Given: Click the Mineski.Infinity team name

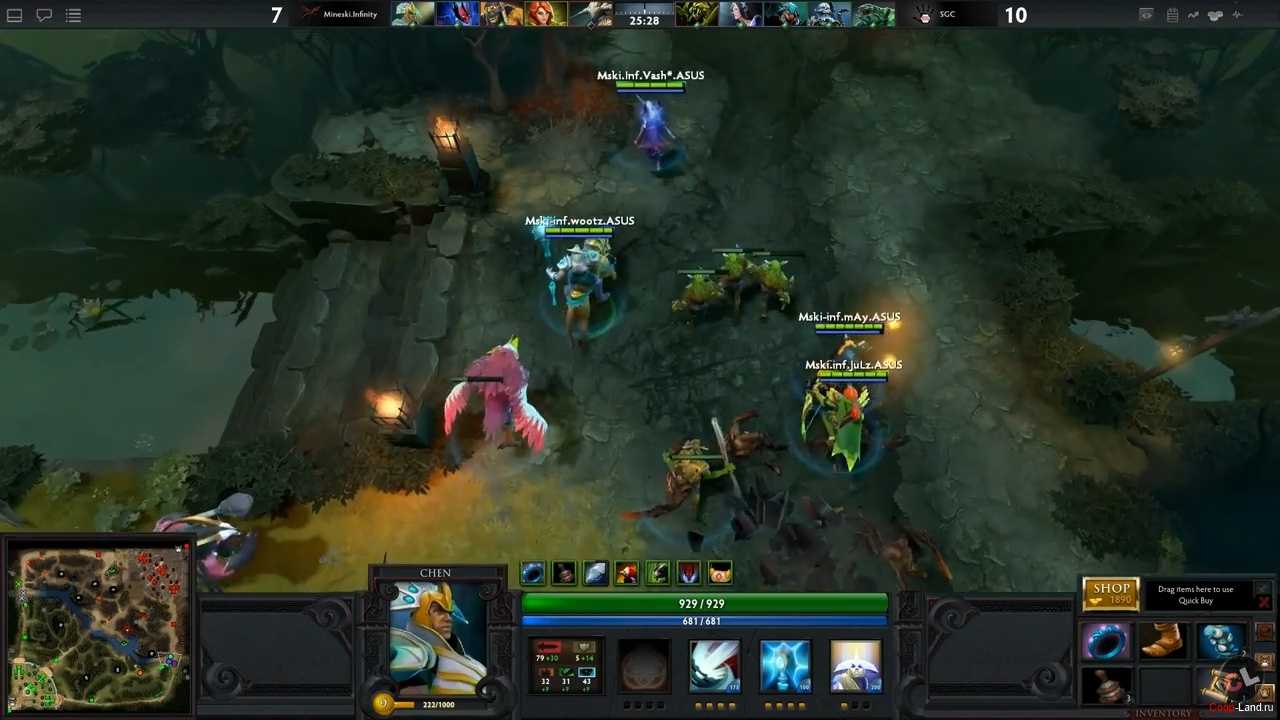Looking at the screenshot, I should tap(349, 15).
